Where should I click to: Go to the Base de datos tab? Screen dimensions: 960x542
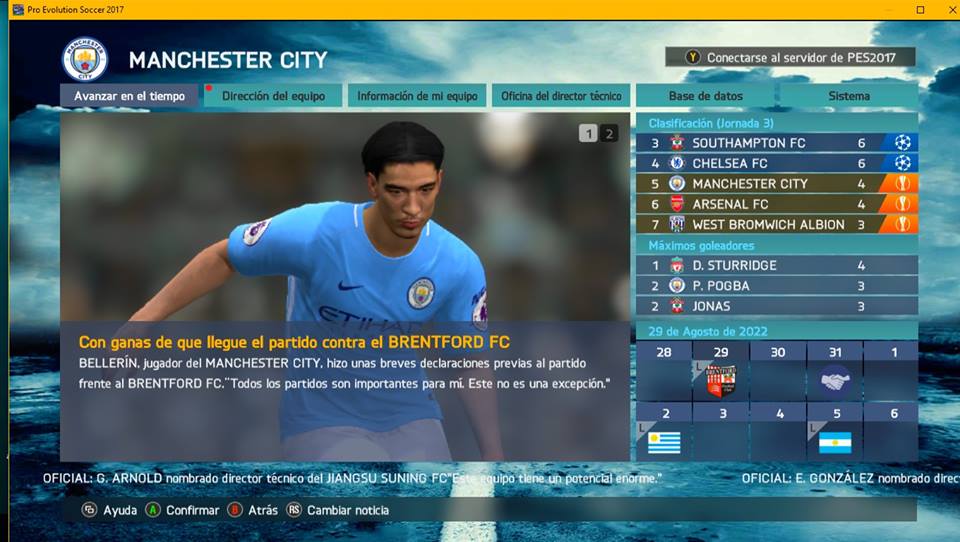705,96
